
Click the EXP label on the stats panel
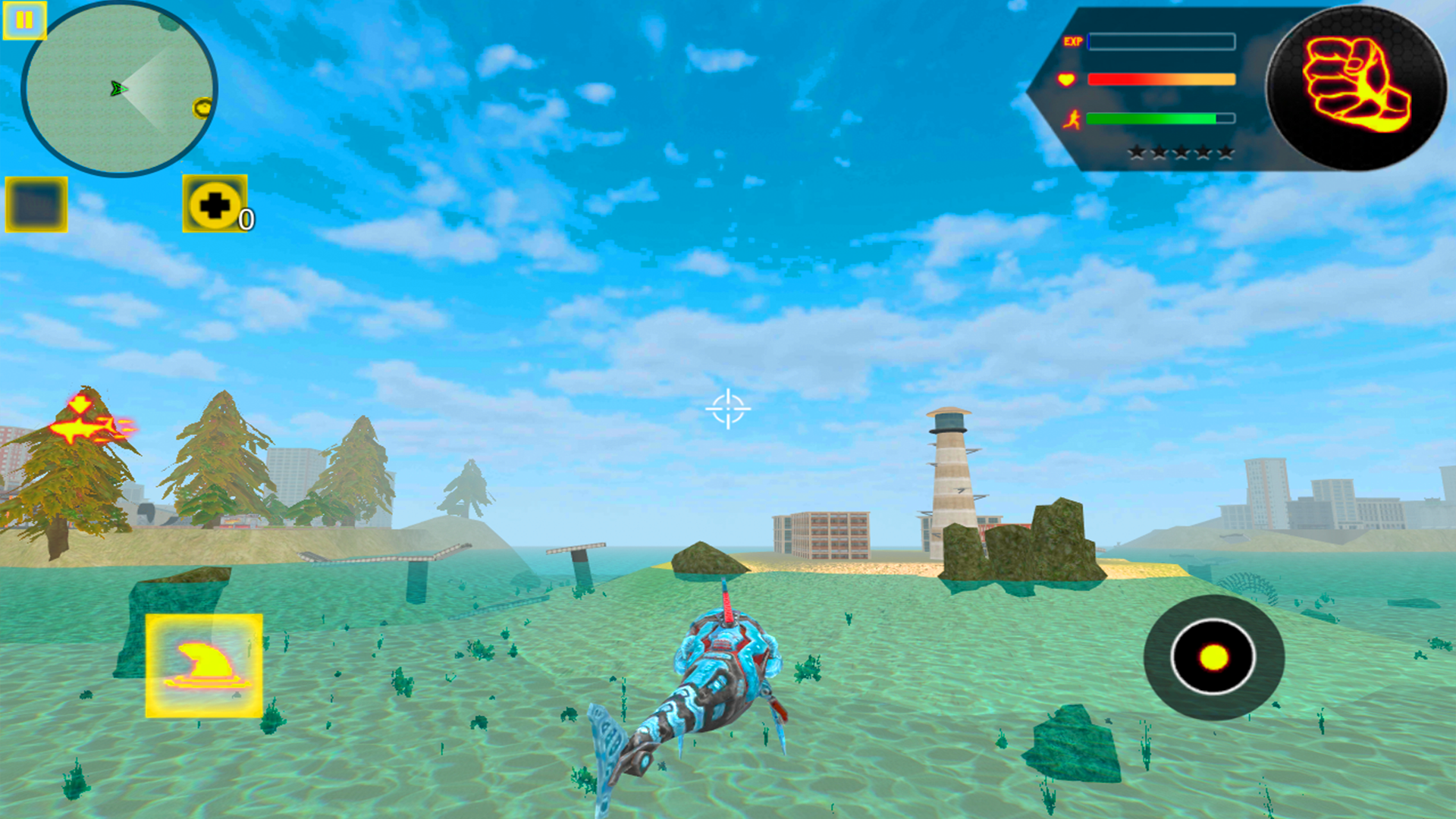1073,42
